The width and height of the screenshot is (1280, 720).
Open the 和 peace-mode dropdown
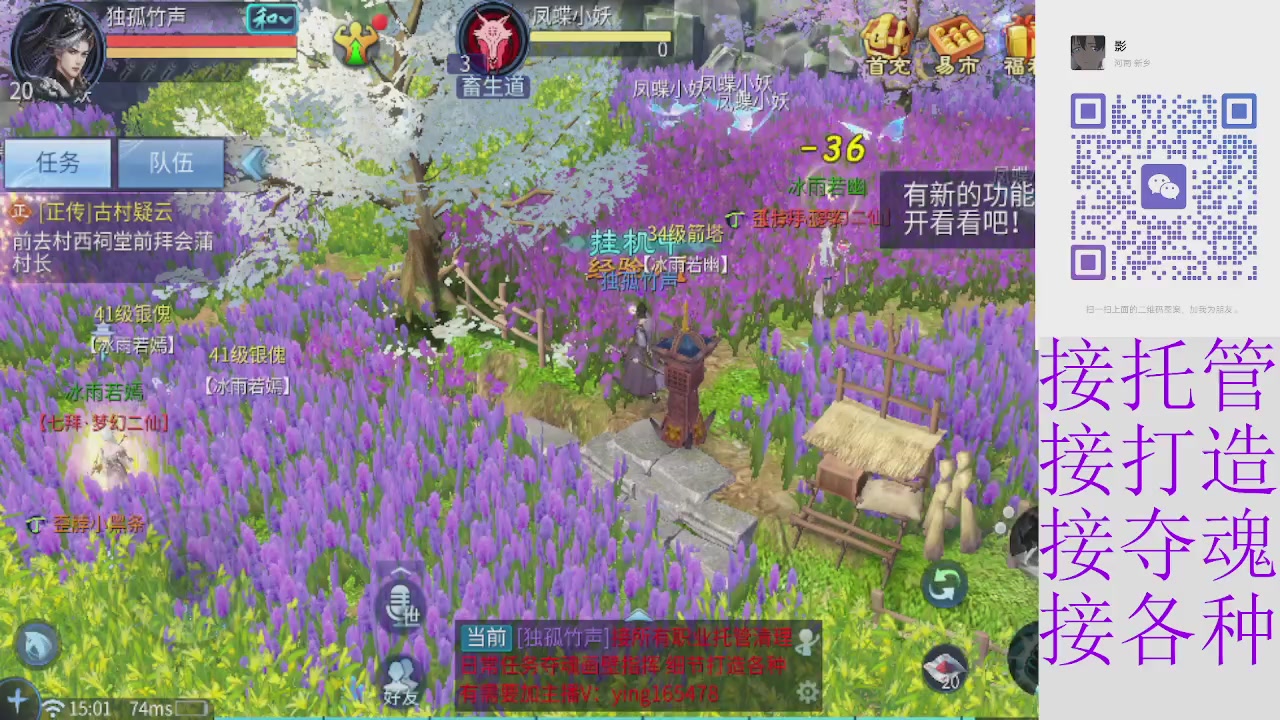pos(272,18)
